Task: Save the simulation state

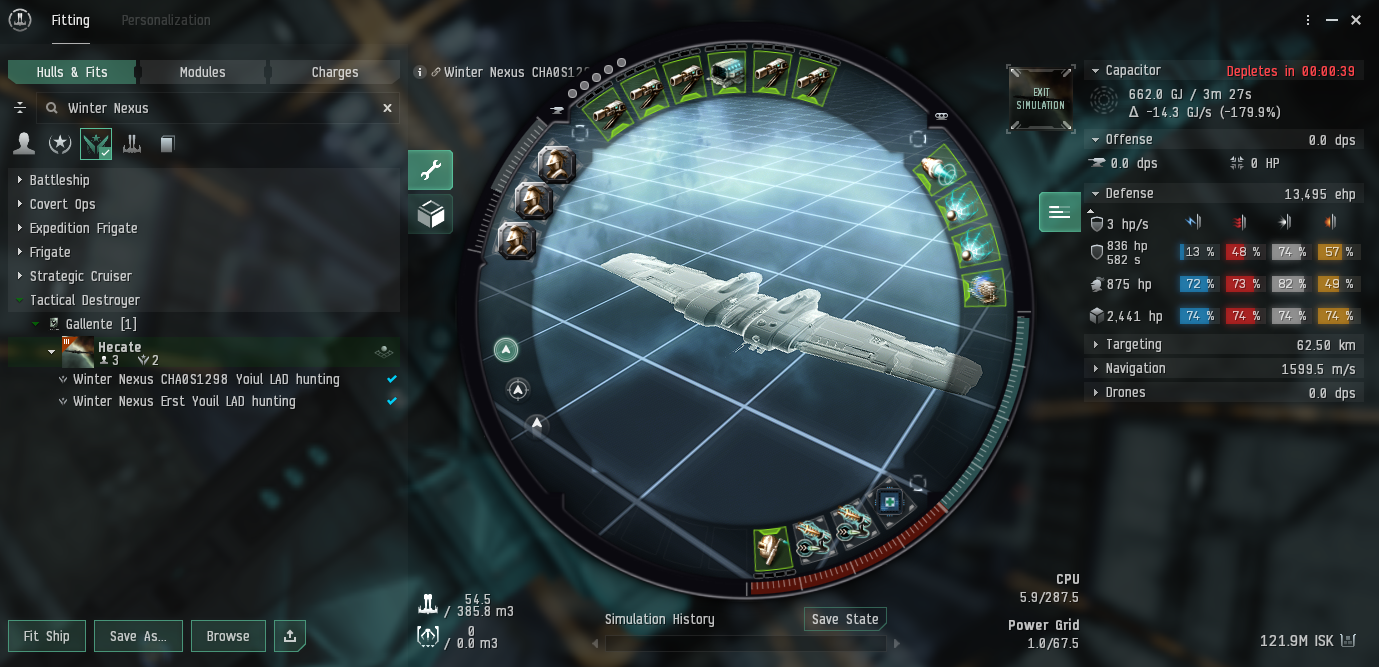Action: coord(845,619)
